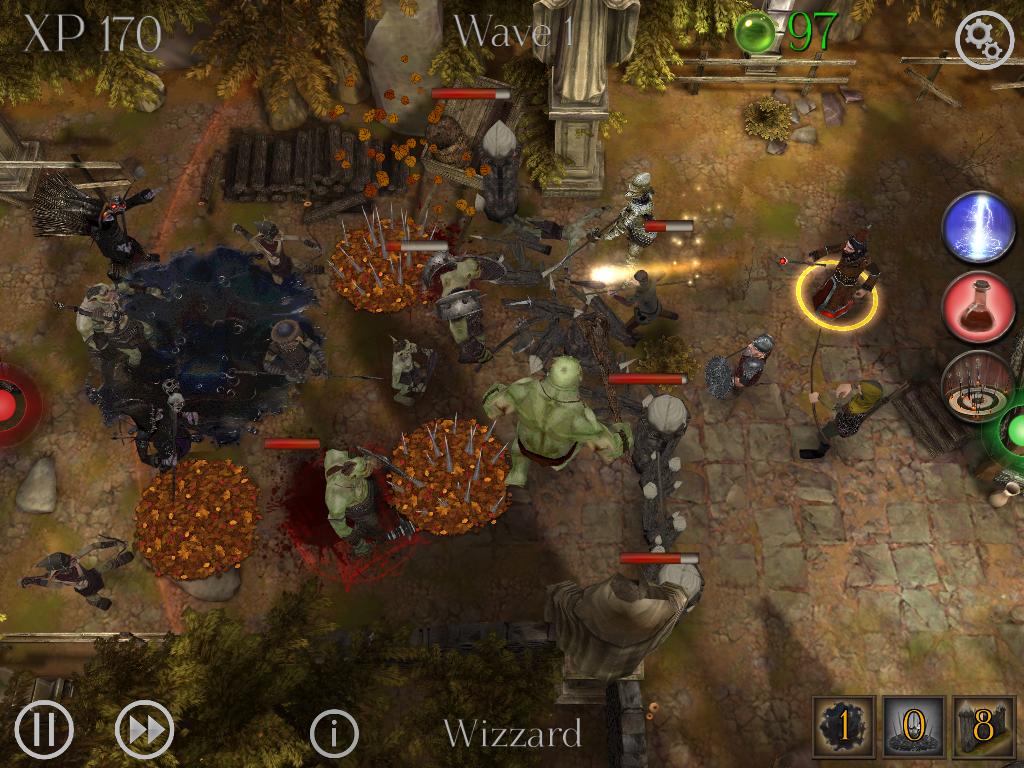Use the red potion ability

978,307
